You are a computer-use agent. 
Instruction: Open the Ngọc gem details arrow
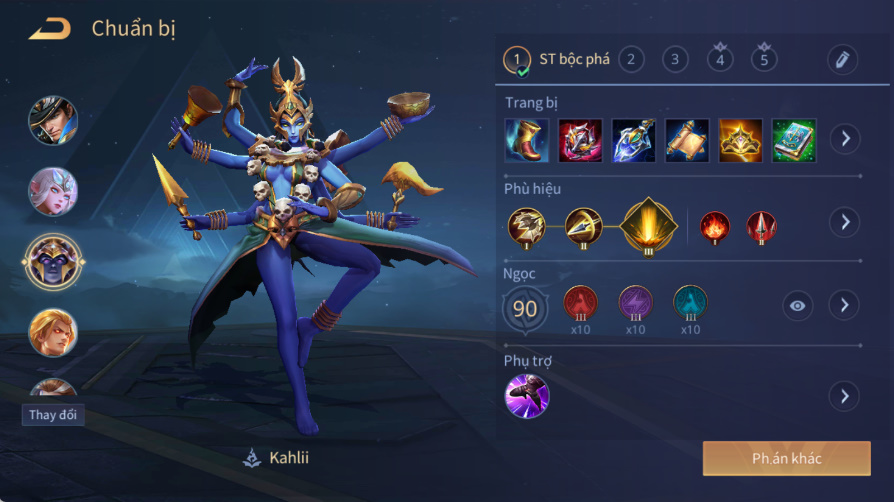click(844, 305)
